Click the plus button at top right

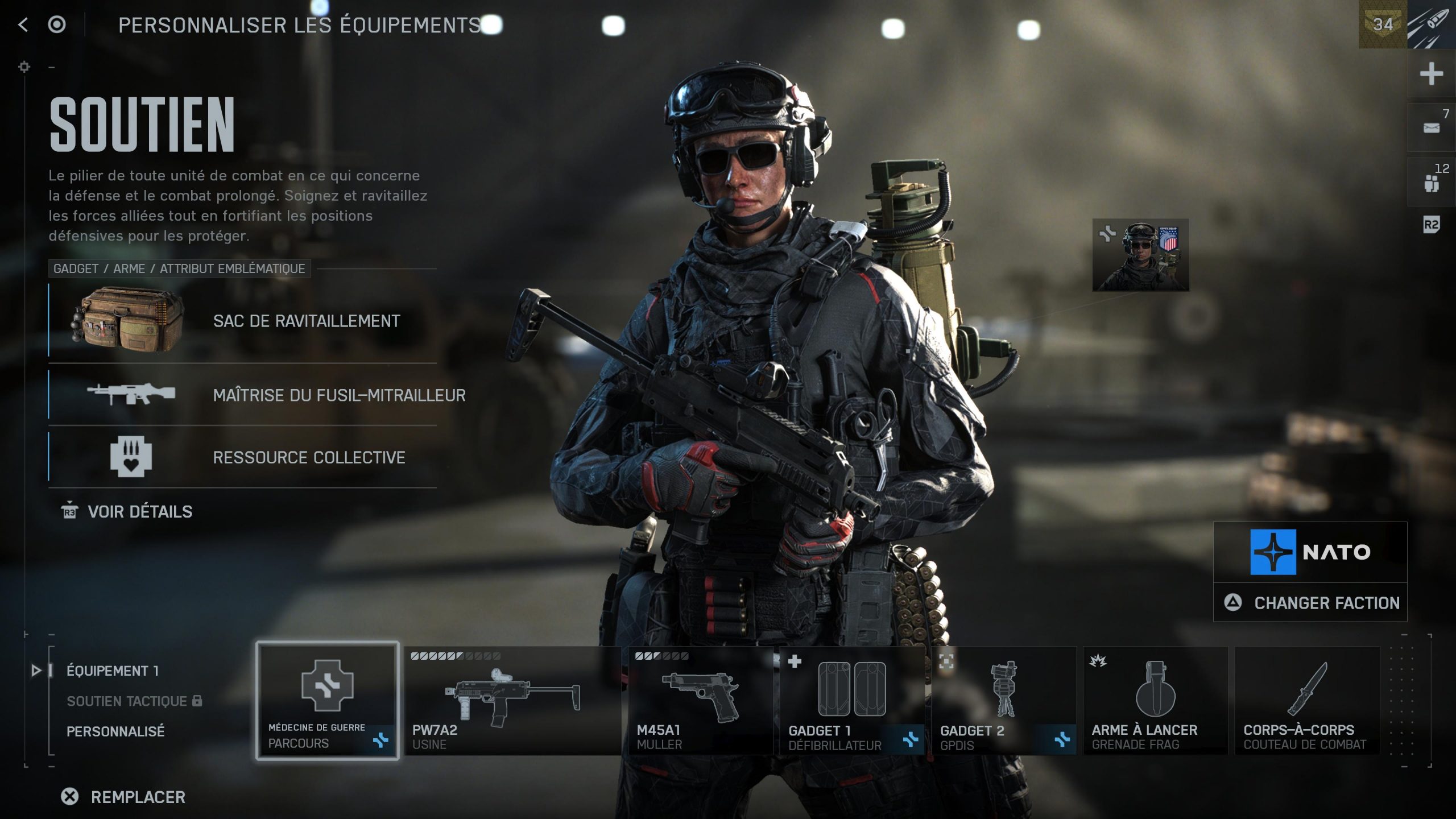coord(1431,74)
